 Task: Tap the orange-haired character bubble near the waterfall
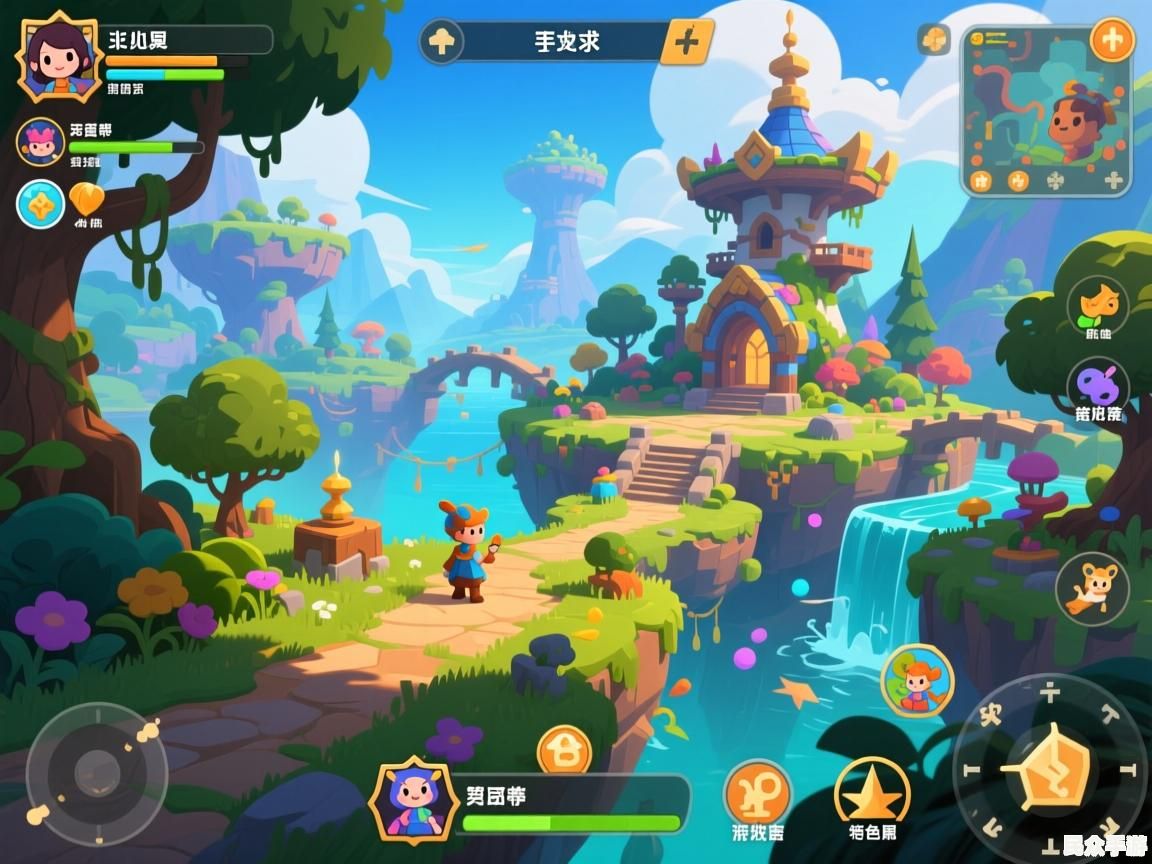[x=916, y=680]
